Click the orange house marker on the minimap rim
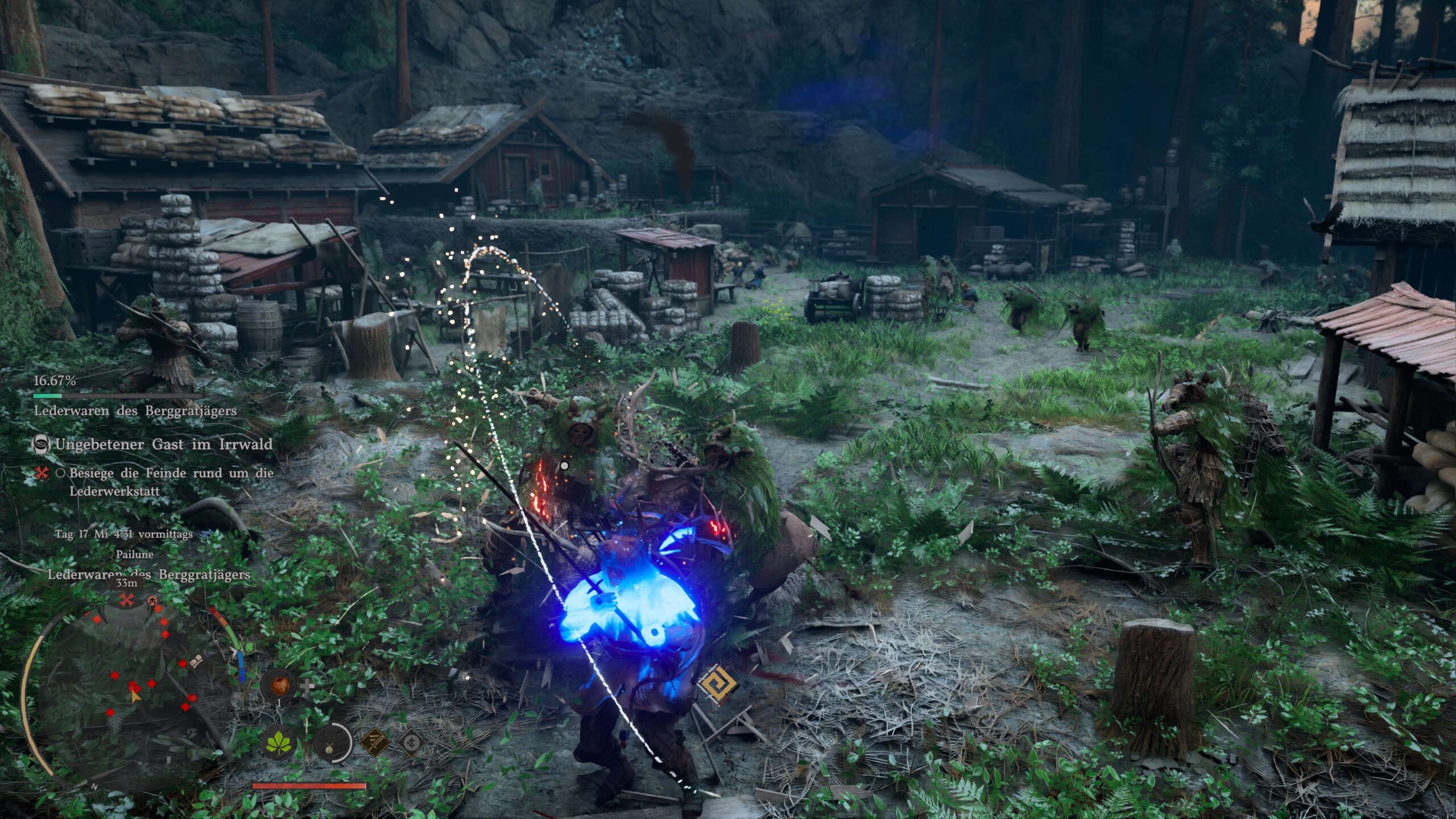 (152, 601)
